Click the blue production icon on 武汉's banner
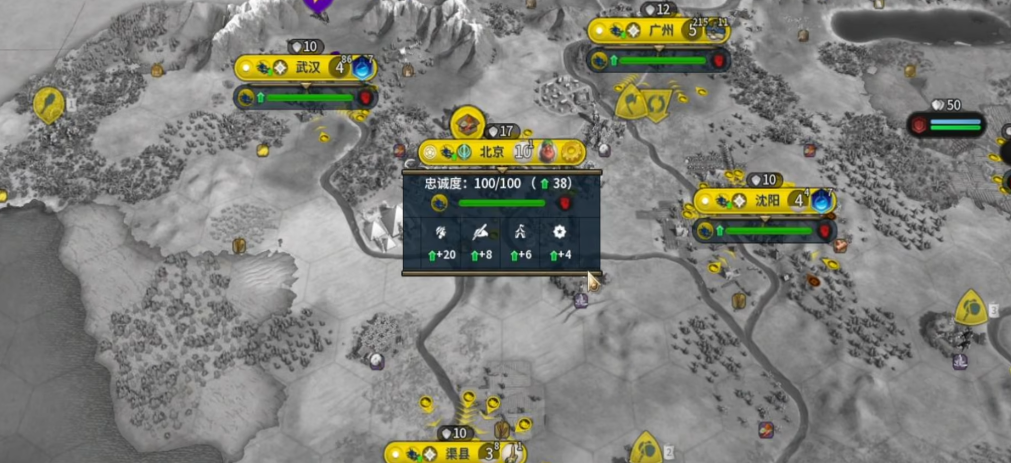 [362, 69]
